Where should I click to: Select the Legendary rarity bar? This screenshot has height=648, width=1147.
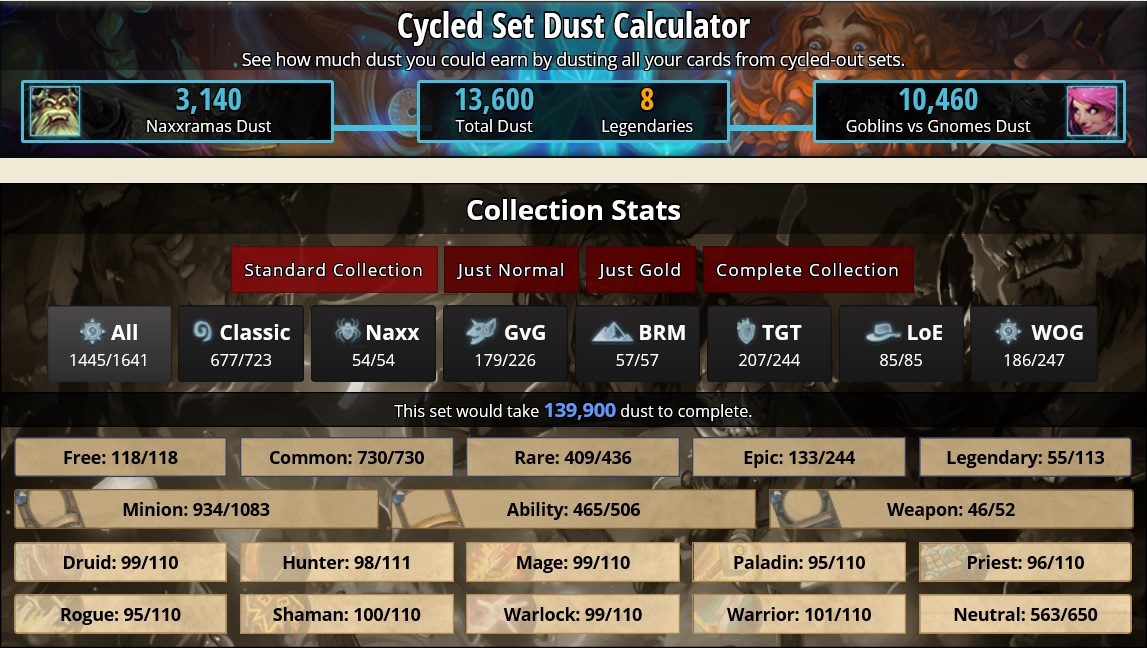click(1026, 458)
